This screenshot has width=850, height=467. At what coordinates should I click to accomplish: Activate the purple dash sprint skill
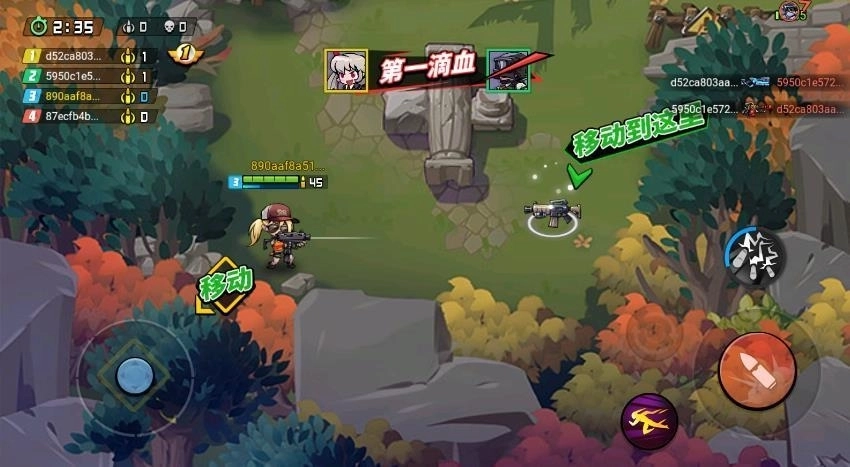(649, 421)
